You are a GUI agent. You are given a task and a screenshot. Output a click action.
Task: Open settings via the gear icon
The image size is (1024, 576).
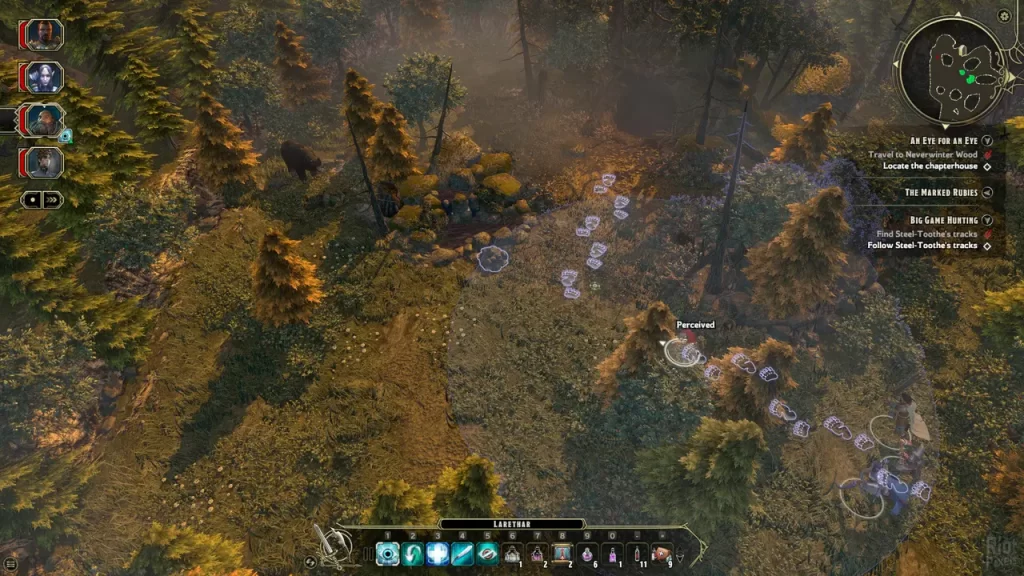pos(1004,16)
